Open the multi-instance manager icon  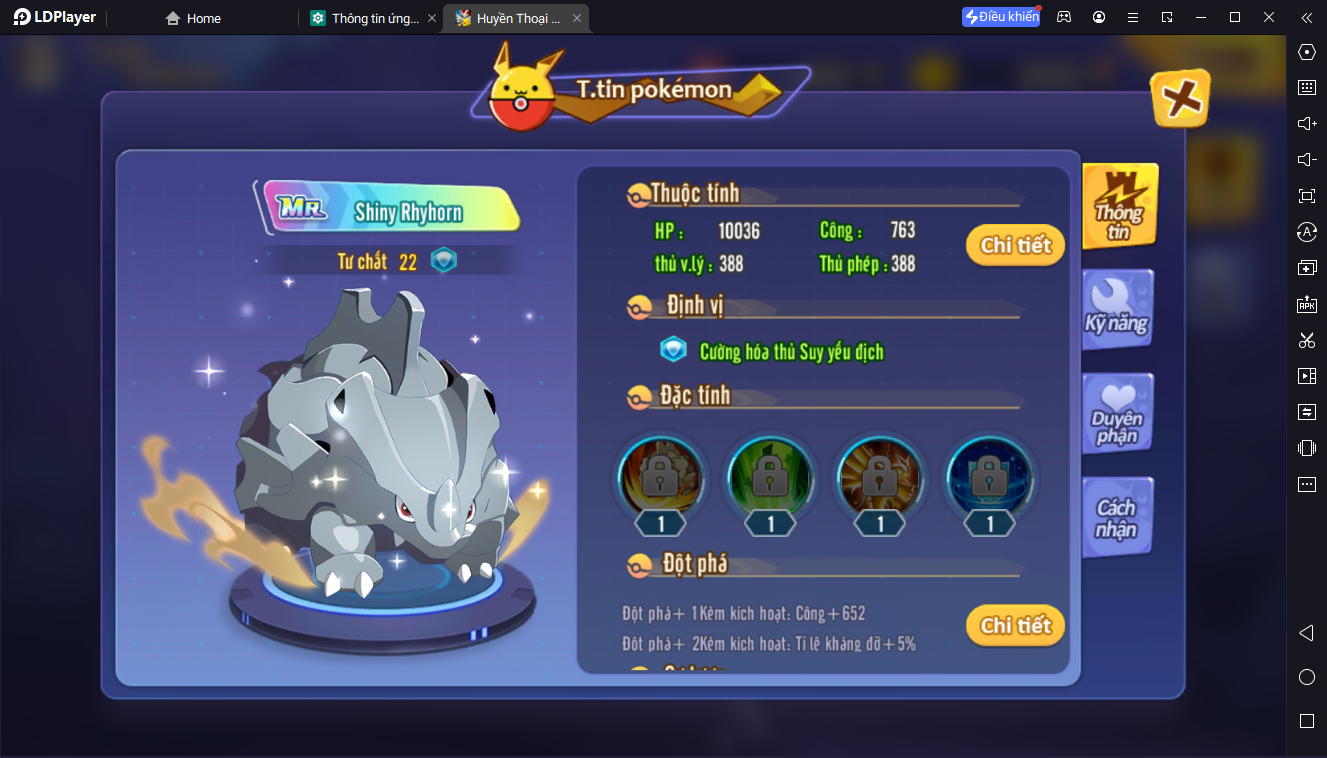[x=1306, y=268]
